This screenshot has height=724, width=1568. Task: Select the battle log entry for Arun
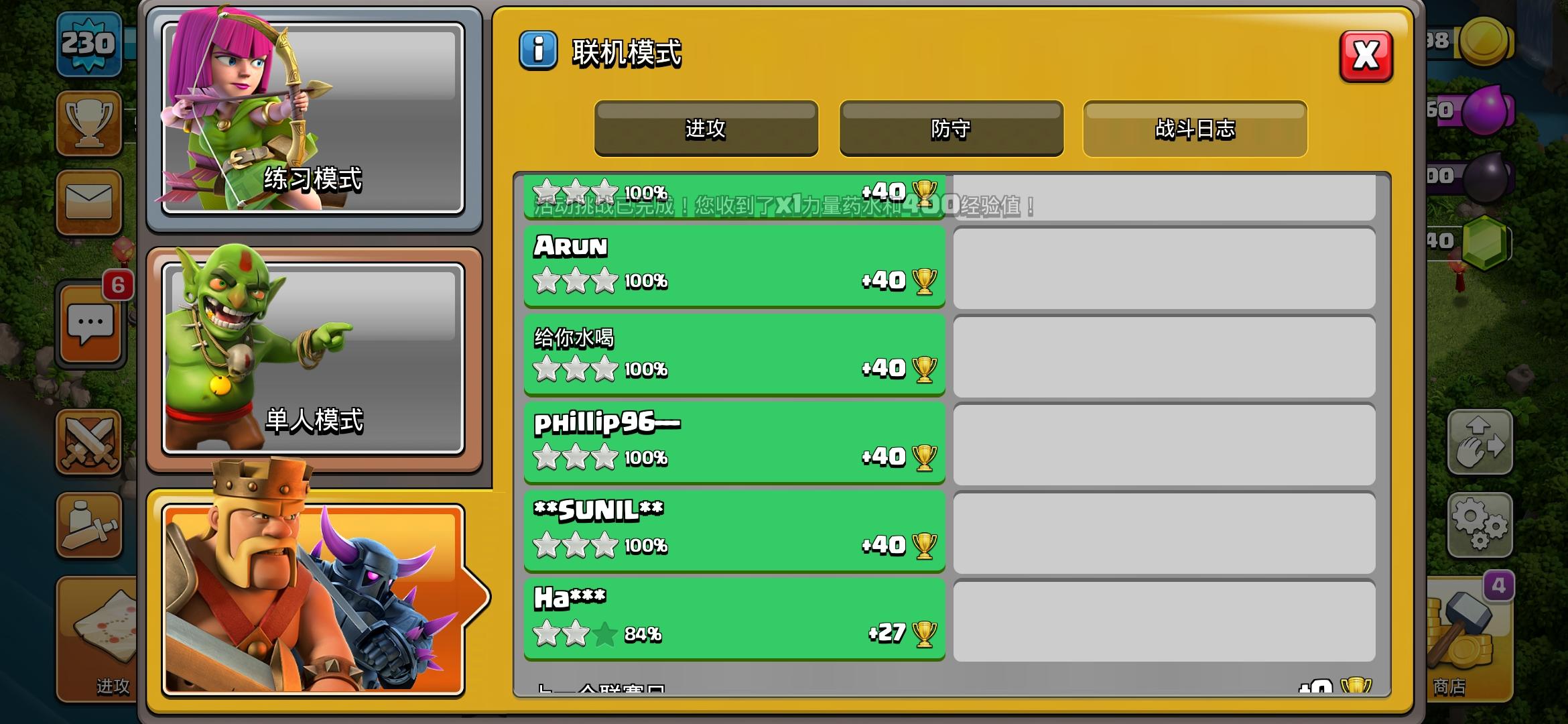pyautogui.click(x=734, y=267)
